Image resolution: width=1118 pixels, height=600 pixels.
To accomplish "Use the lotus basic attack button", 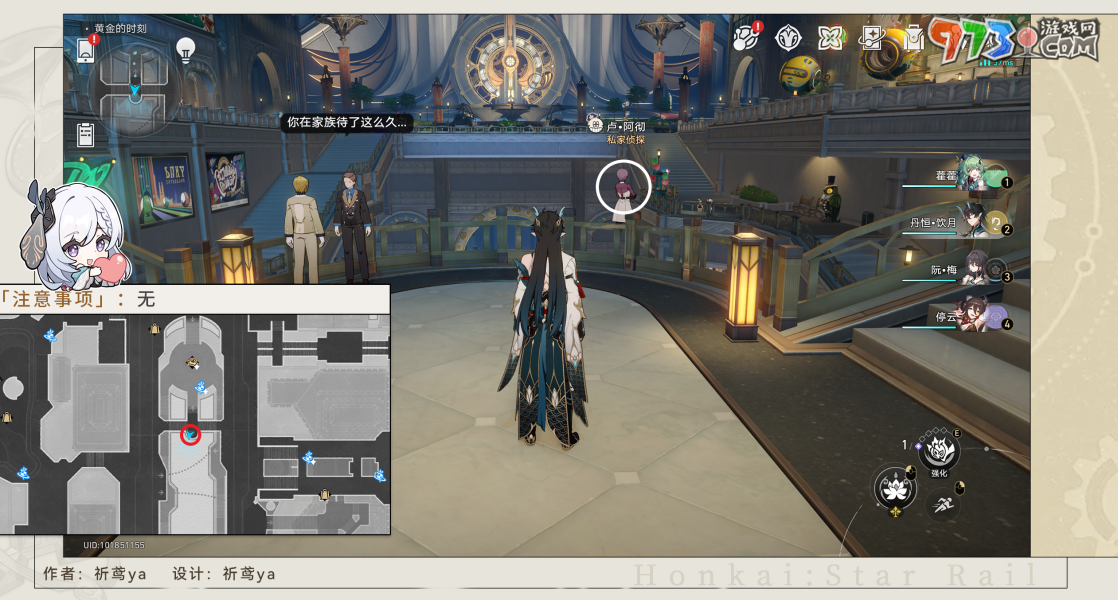I will (894, 489).
